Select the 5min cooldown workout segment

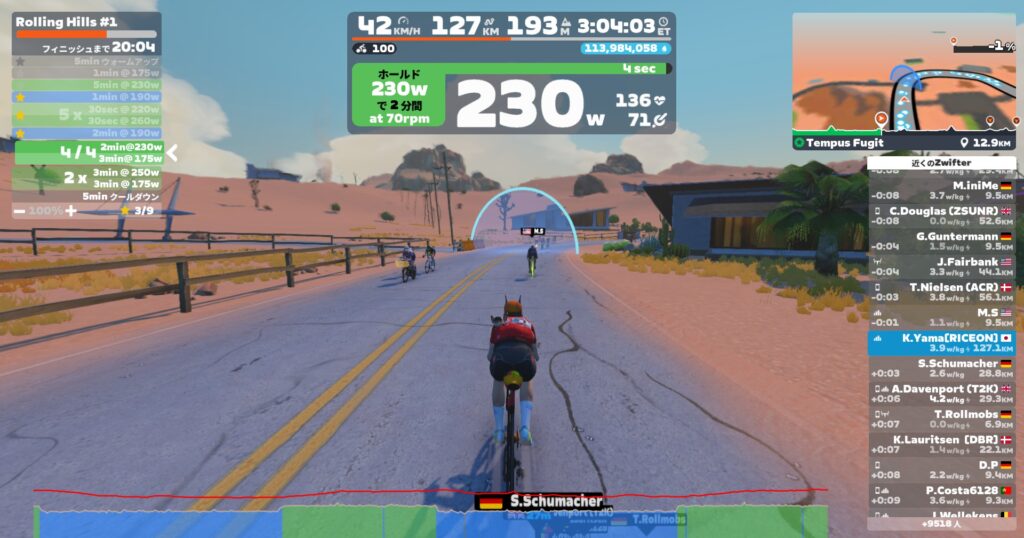(x=88, y=197)
